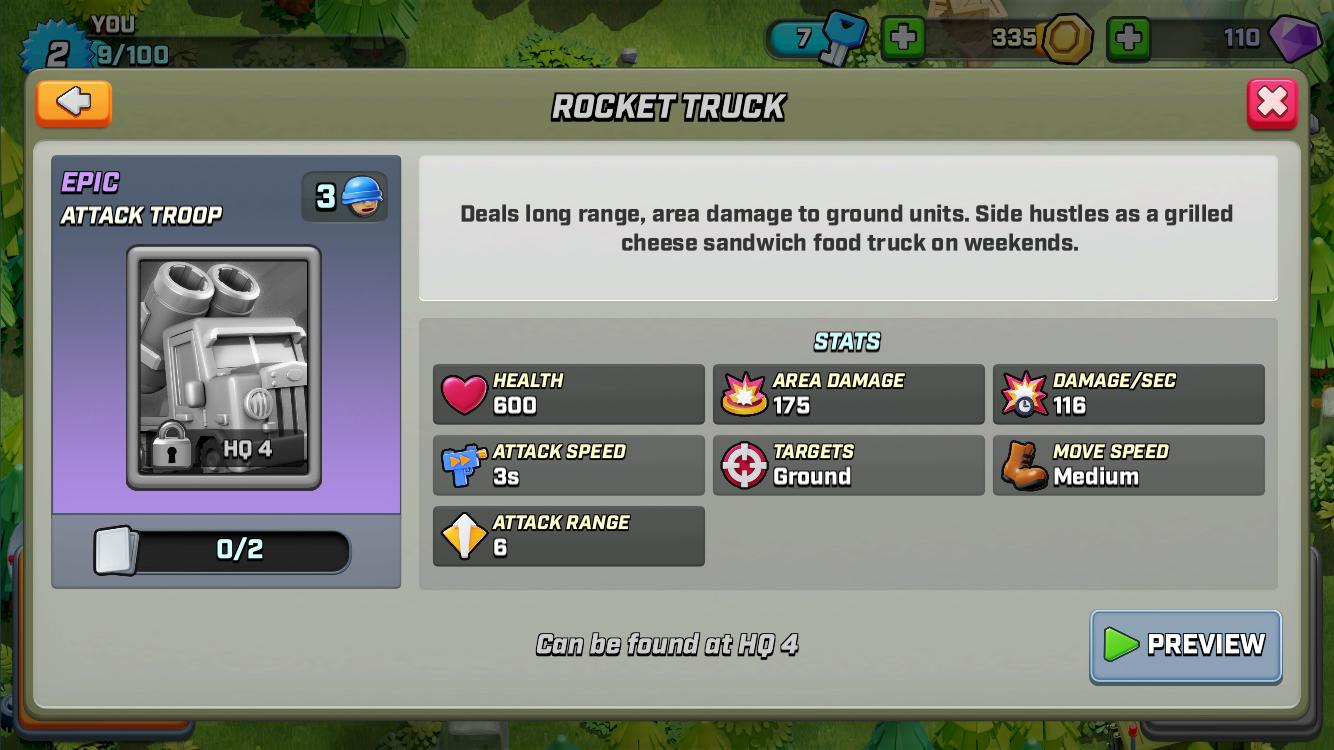Click the Attack Speed blaster icon

[461, 463]
